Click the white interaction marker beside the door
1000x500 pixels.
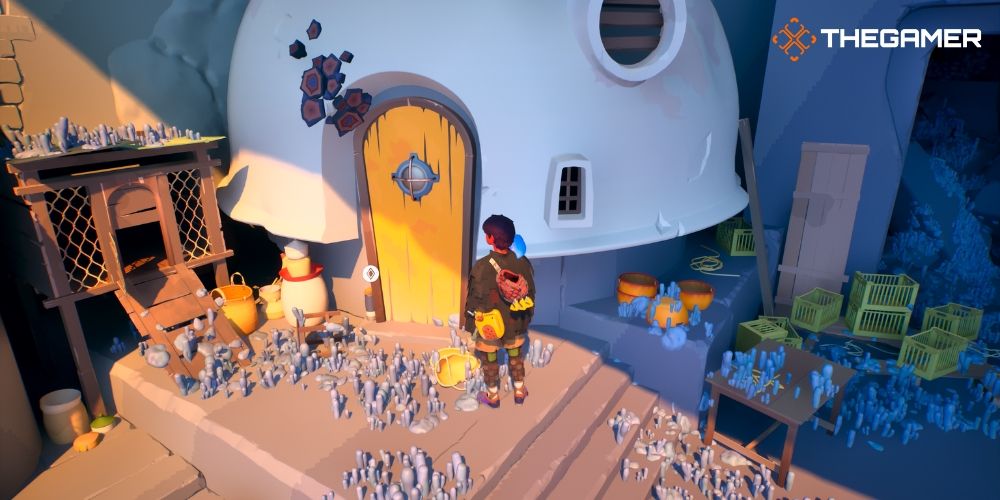pyautogui.click(x=370, y=271)
